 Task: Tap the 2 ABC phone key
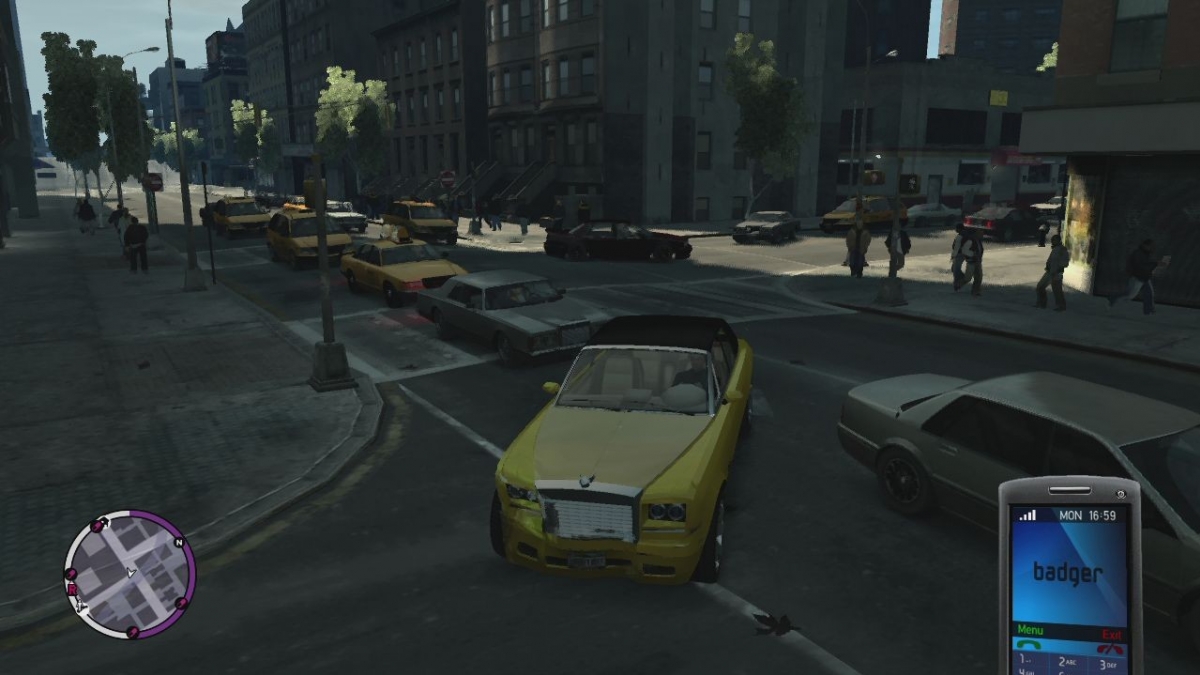click(1069, 662)
